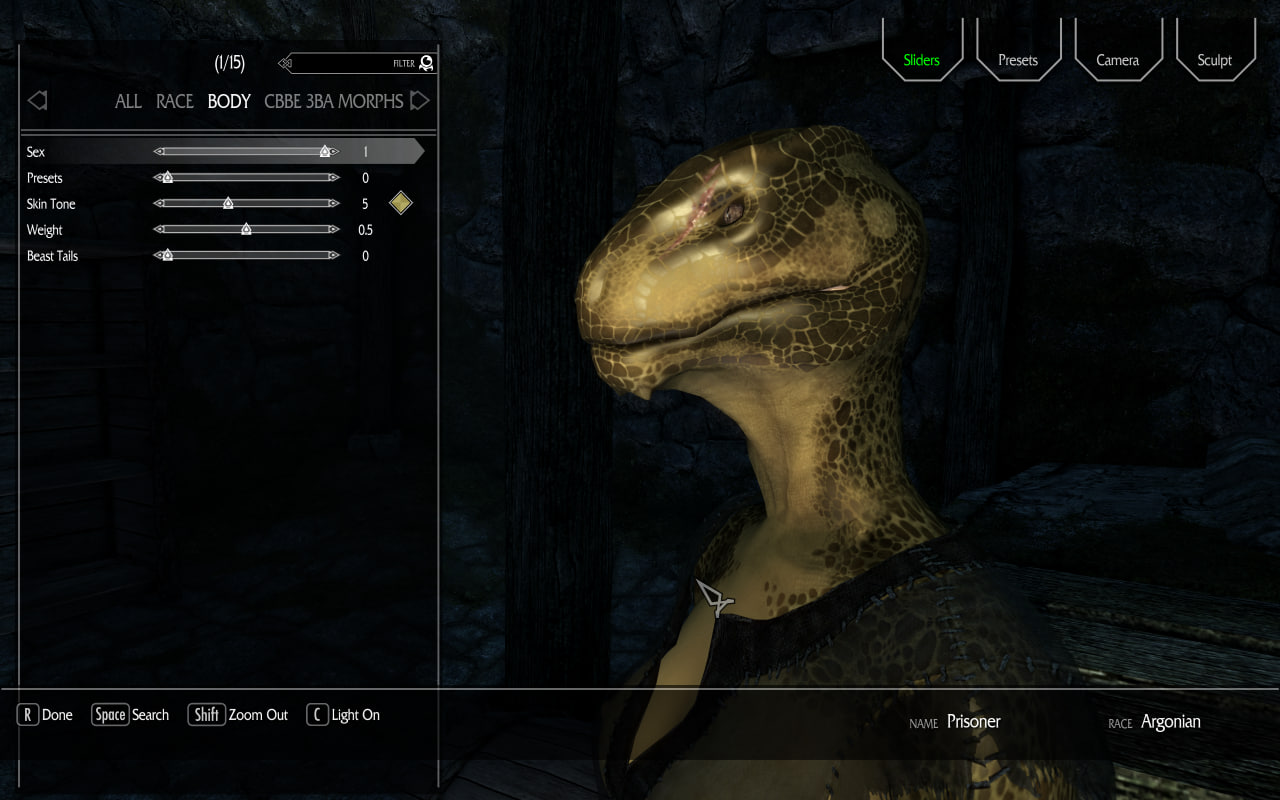The width and height of the screenshot is (1280, 800).
Task: Open the CBBE 3BA MORPHS category
Action: (x=333, y=101)
